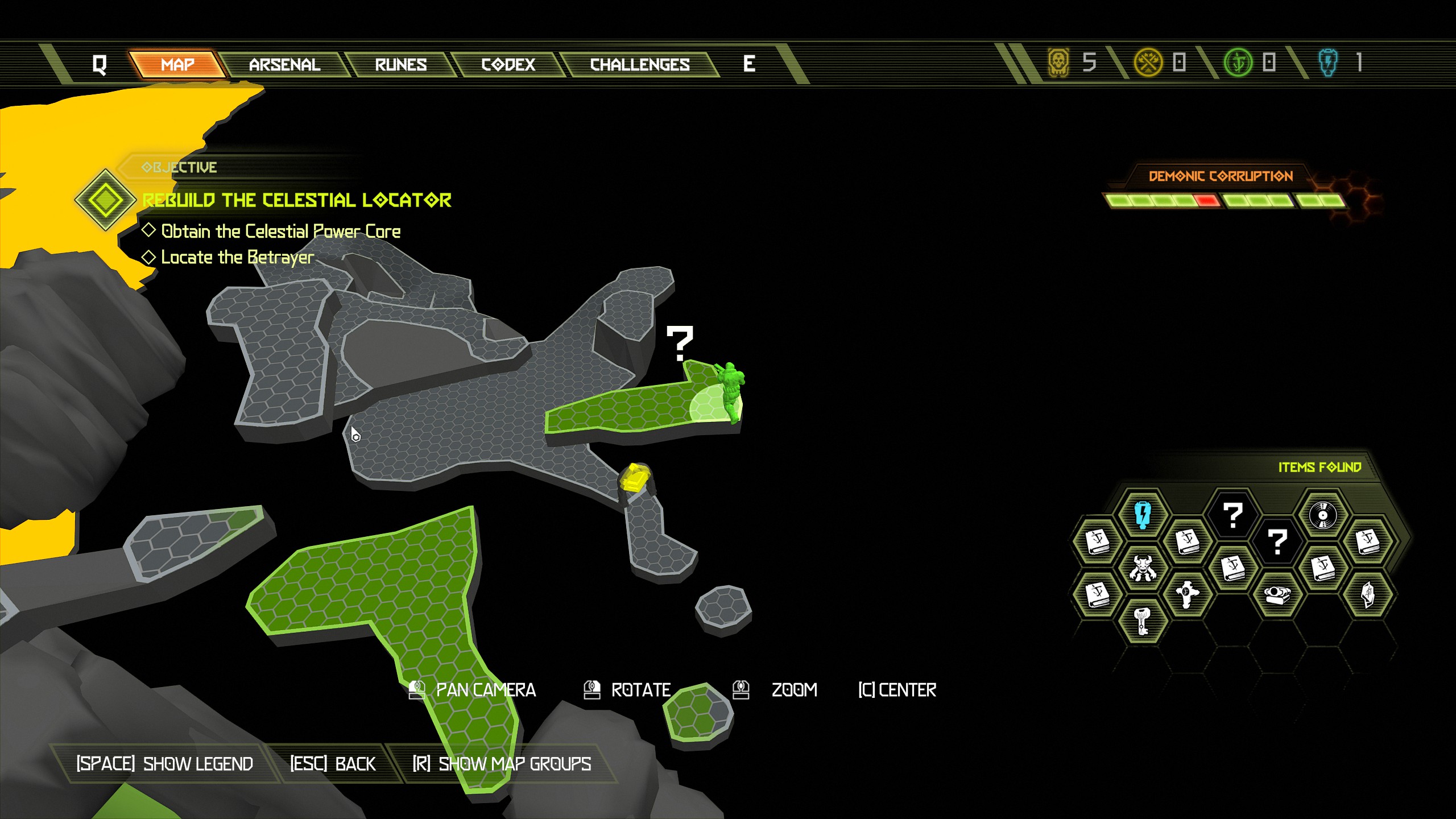Select the vinyl record found item
This screenshot has width=1456, height=819.
point(1322,515)
